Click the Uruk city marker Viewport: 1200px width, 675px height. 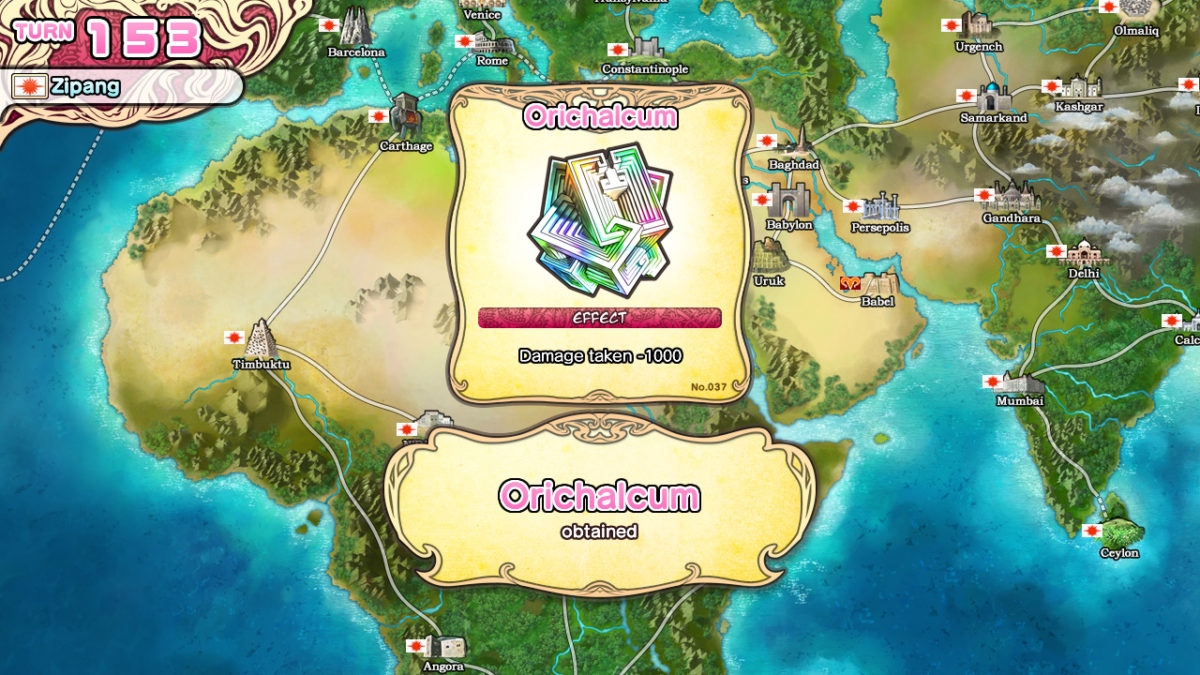pos(770,260)
